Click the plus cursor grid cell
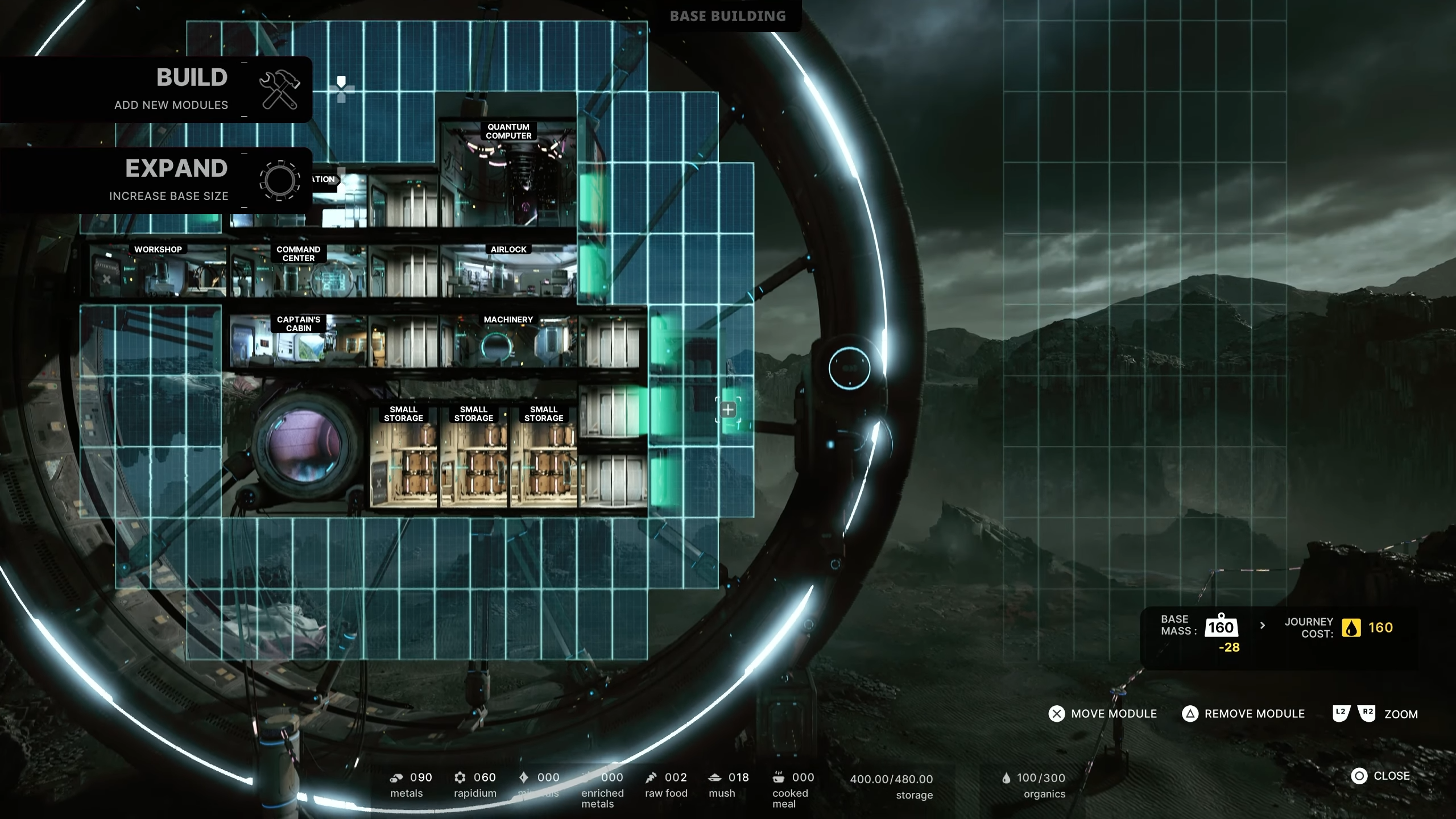The image size is (1456, 819). click(x=728, y=409)
